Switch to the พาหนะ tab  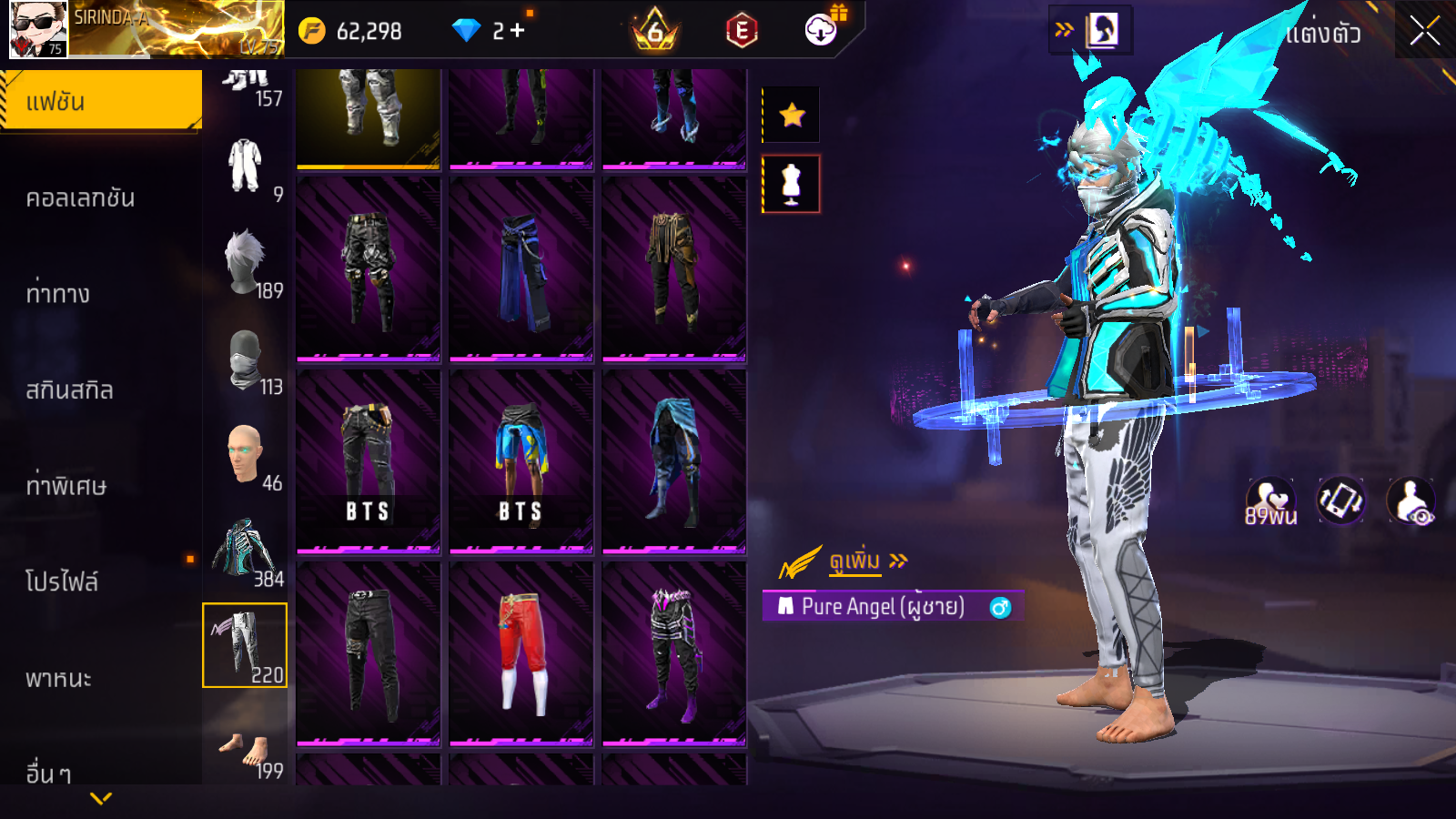(59, 679)
